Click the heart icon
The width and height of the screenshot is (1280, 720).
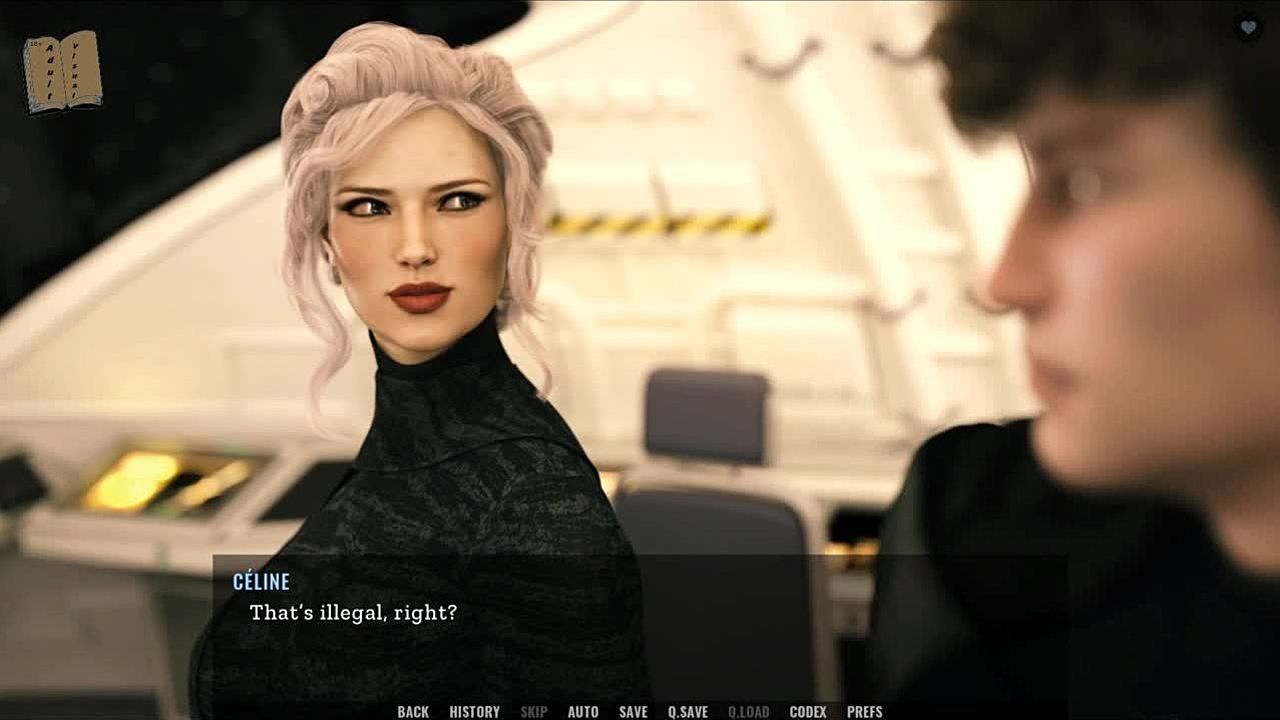point(1248,27)
